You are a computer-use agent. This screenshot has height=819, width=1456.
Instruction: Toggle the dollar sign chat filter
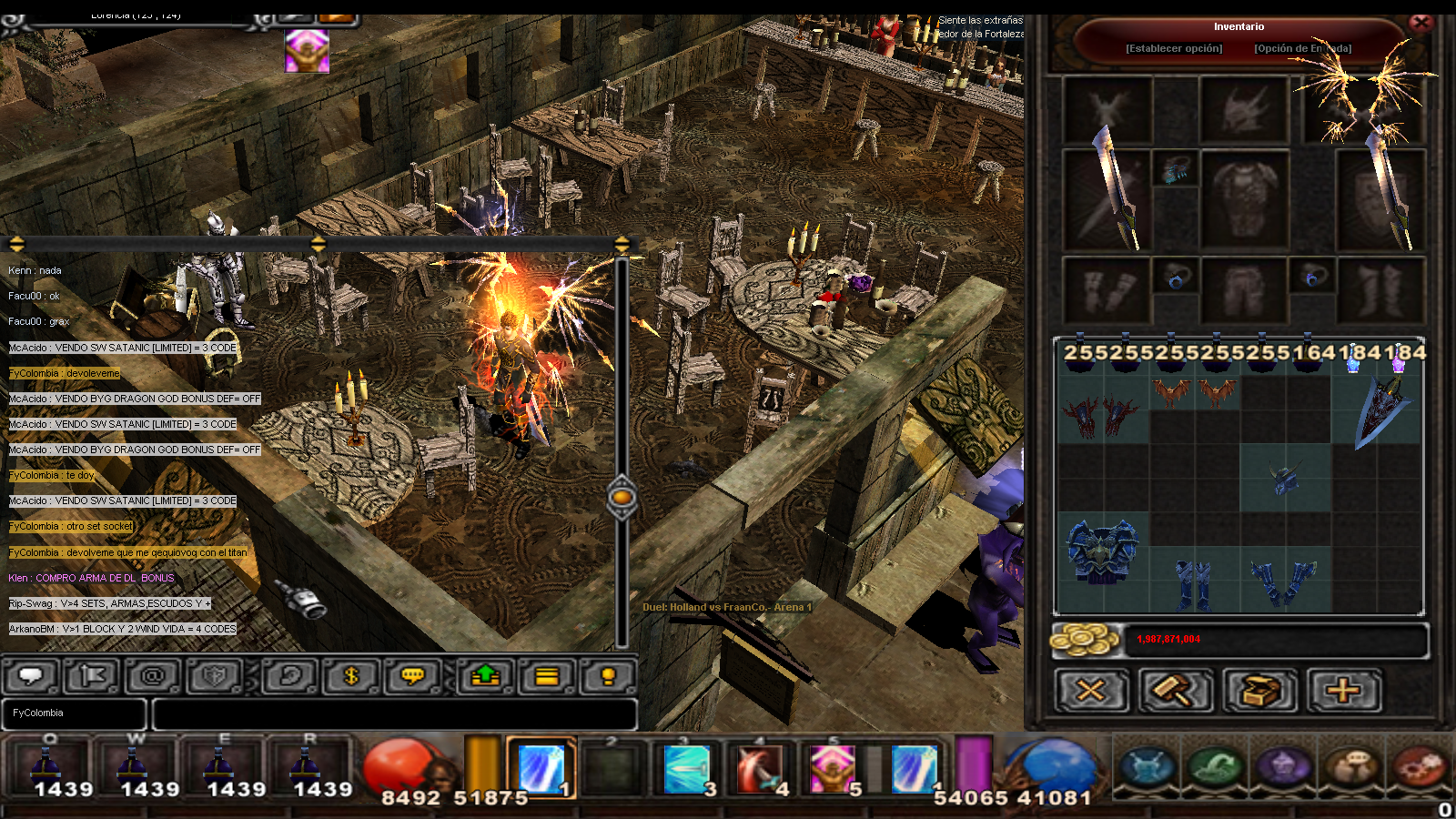[350, 676]
